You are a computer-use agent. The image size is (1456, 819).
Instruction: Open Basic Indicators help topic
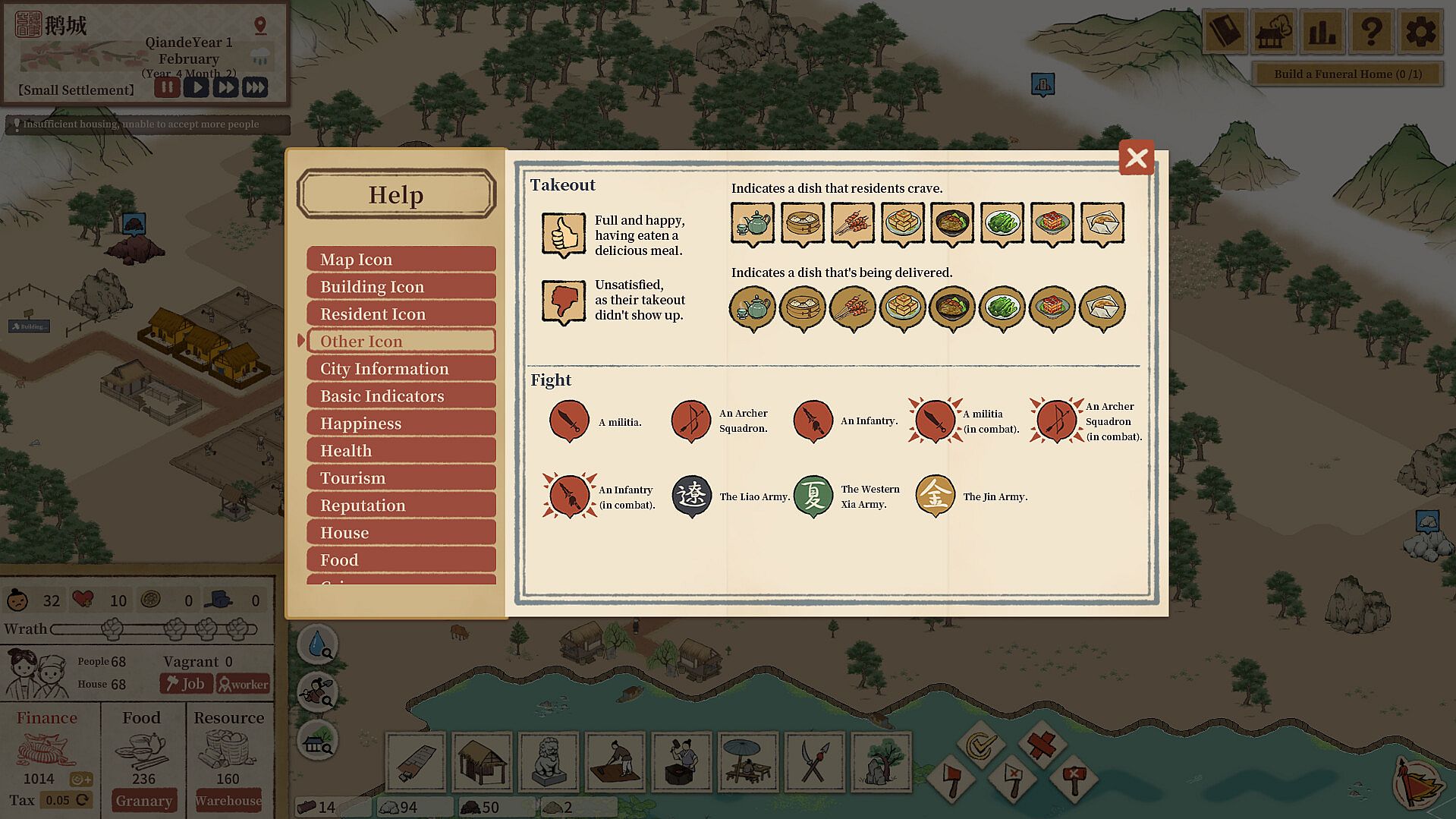[x=401, y=396]
